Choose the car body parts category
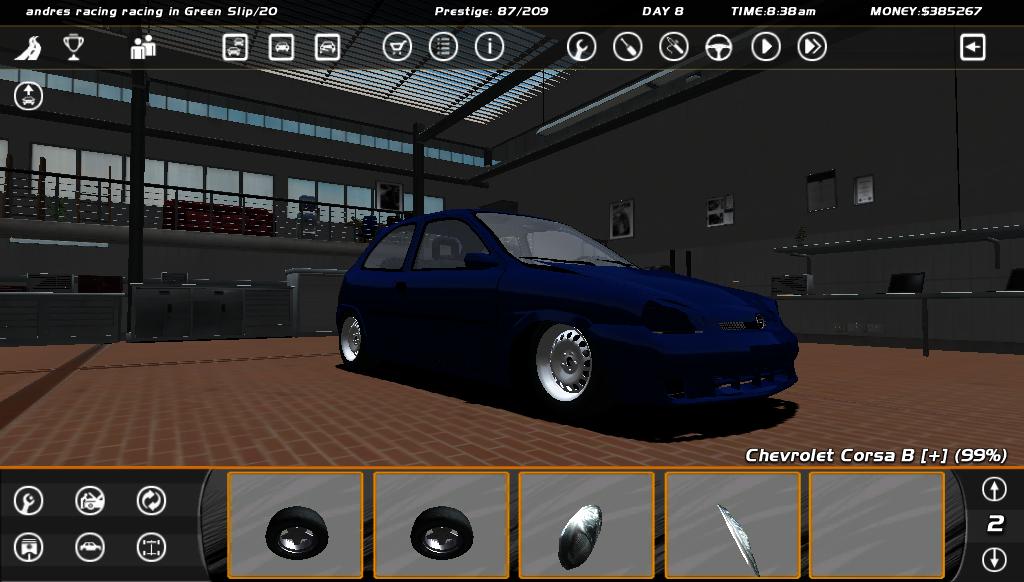This screenshot has height=582, width=1024. pos(90,547)
